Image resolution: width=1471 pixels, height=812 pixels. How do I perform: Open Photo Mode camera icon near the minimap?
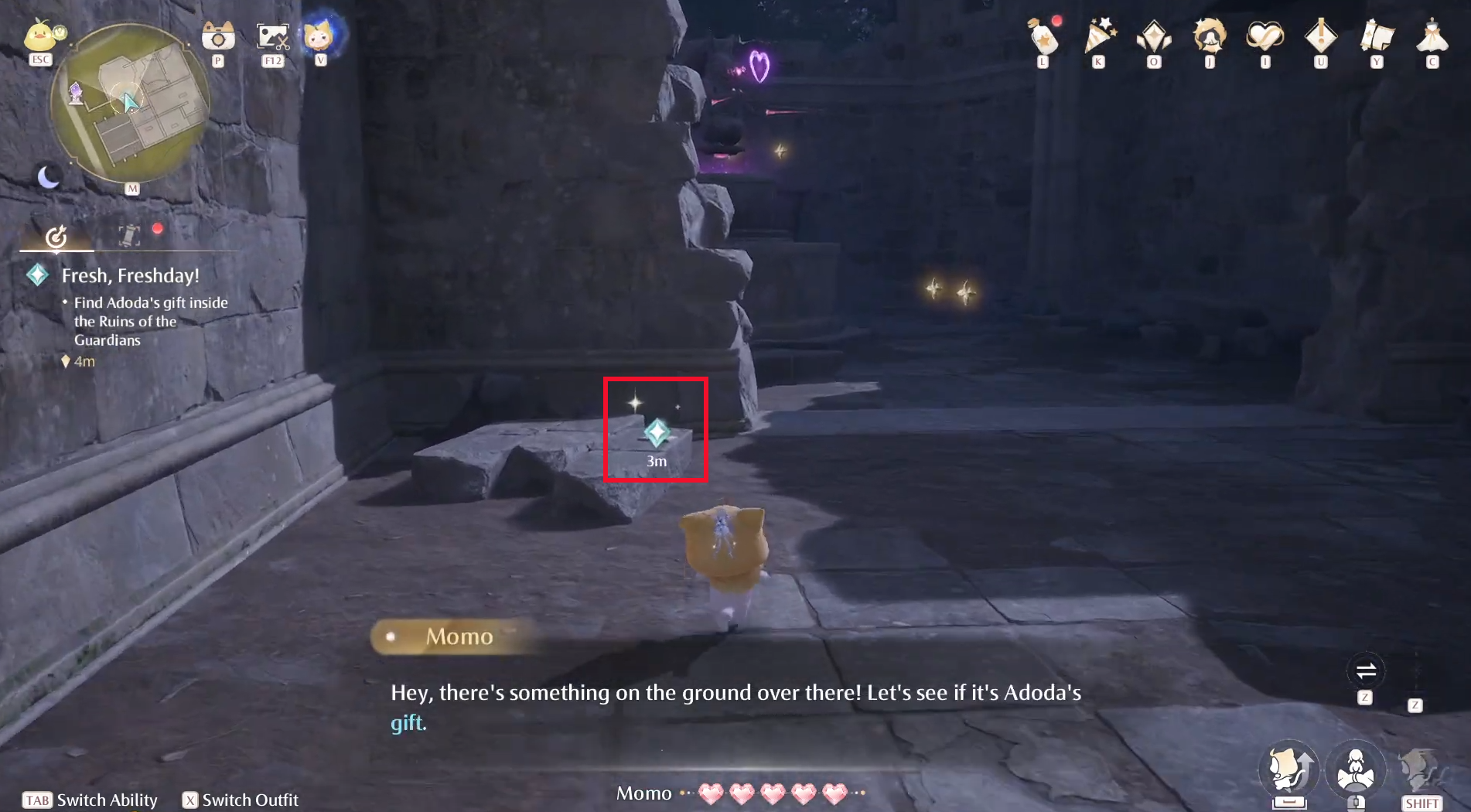click(217, 35)
